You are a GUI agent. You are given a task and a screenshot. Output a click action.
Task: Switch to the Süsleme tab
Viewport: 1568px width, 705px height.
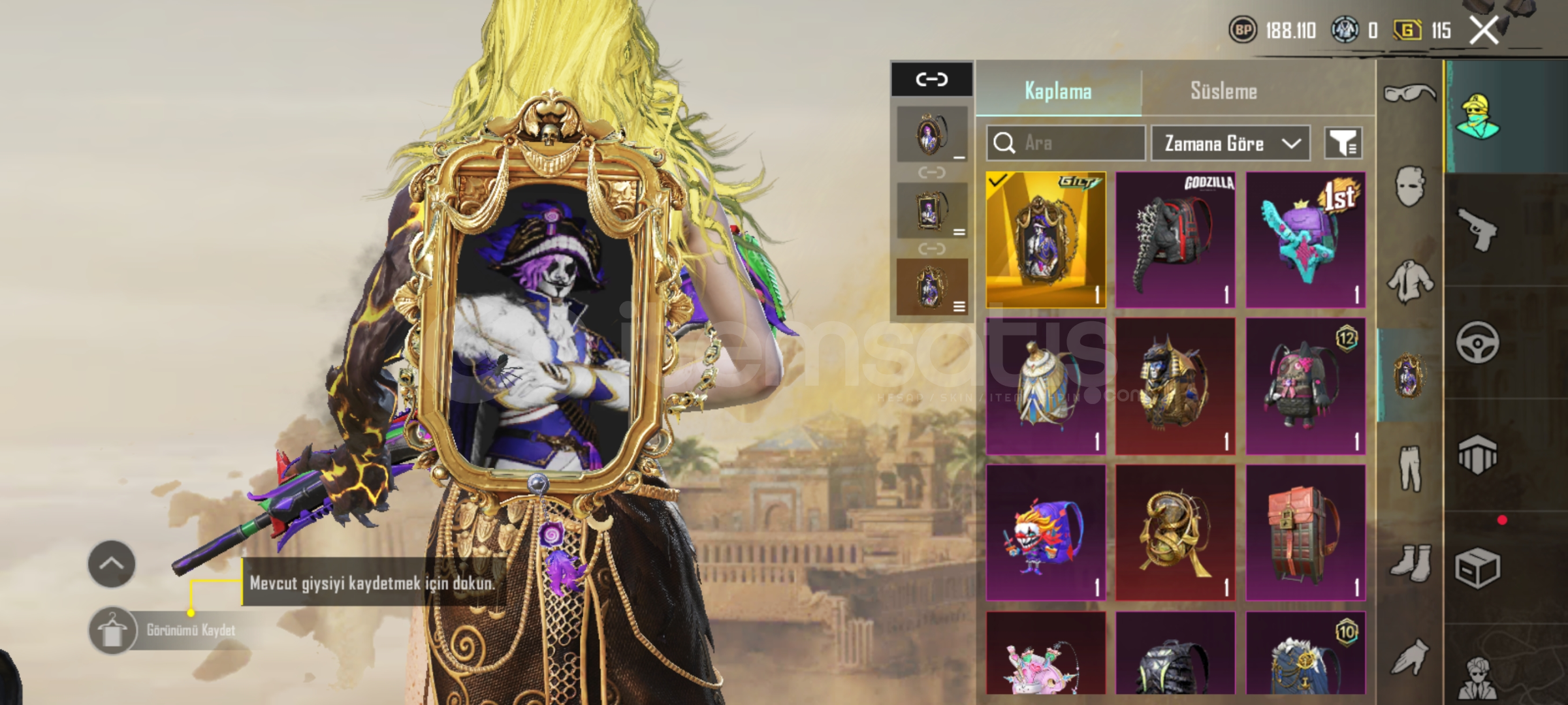[1223, 91]
